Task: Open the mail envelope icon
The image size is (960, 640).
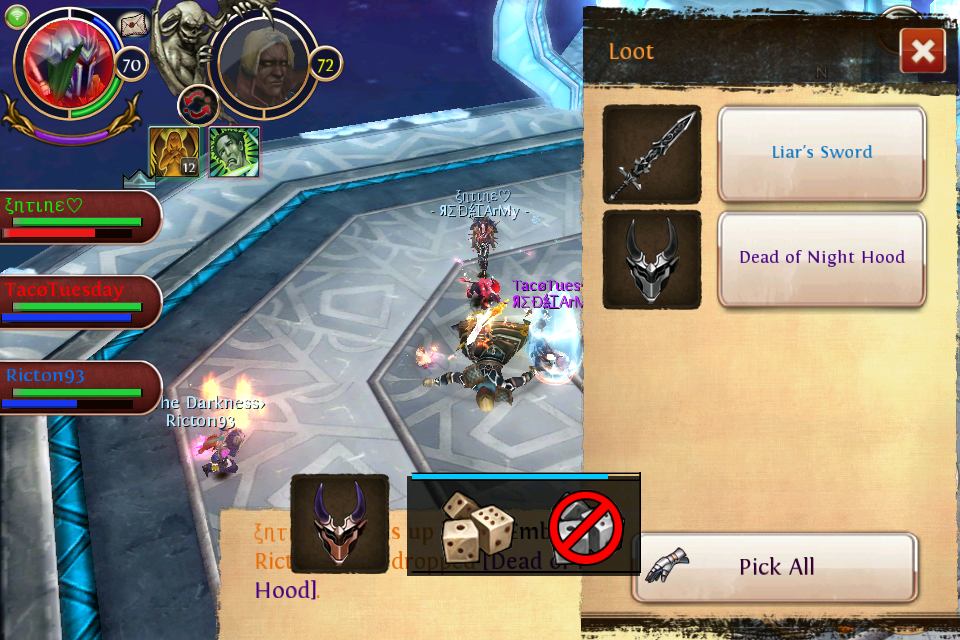Action: [134, 25]
